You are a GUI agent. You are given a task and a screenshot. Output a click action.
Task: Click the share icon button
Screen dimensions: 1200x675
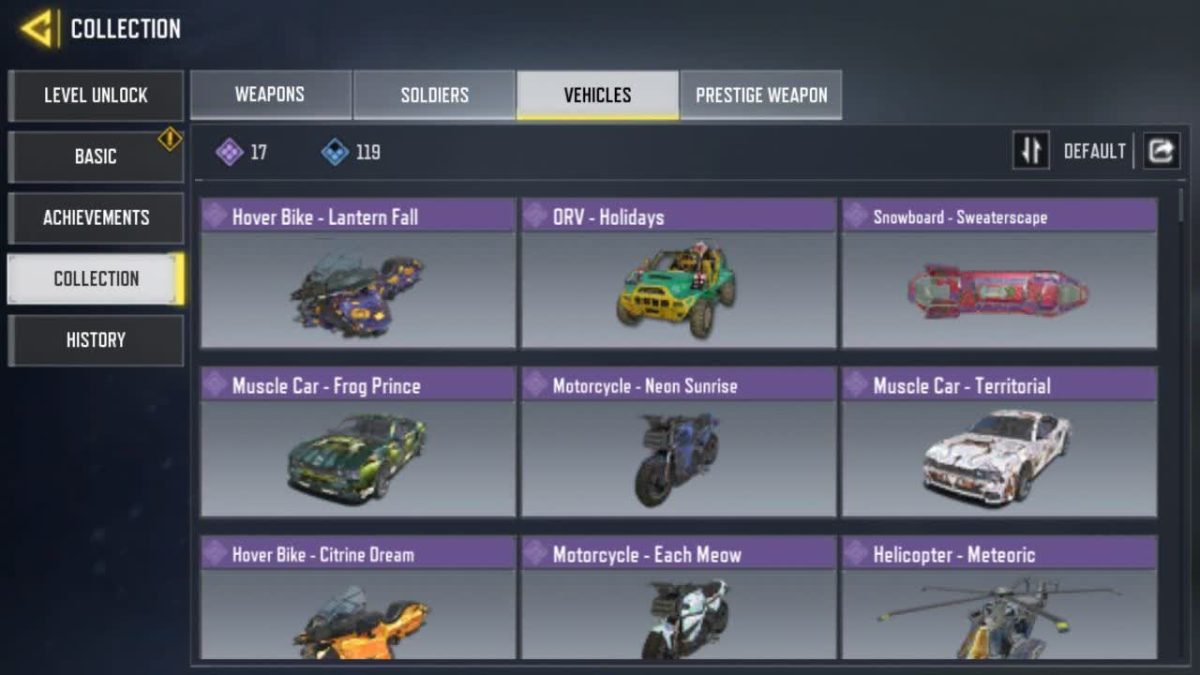(1161, 151)
